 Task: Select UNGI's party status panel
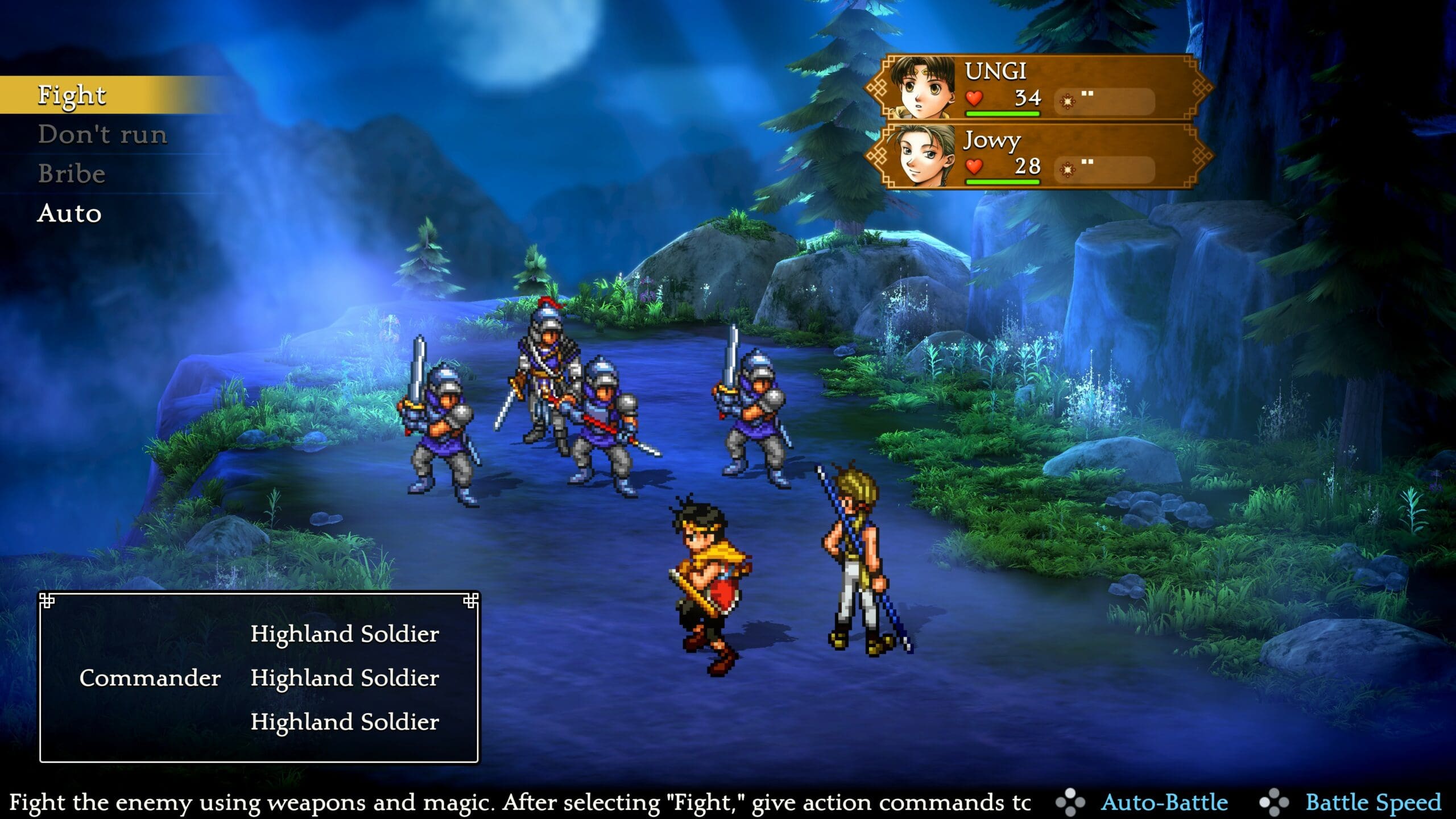1038,88
